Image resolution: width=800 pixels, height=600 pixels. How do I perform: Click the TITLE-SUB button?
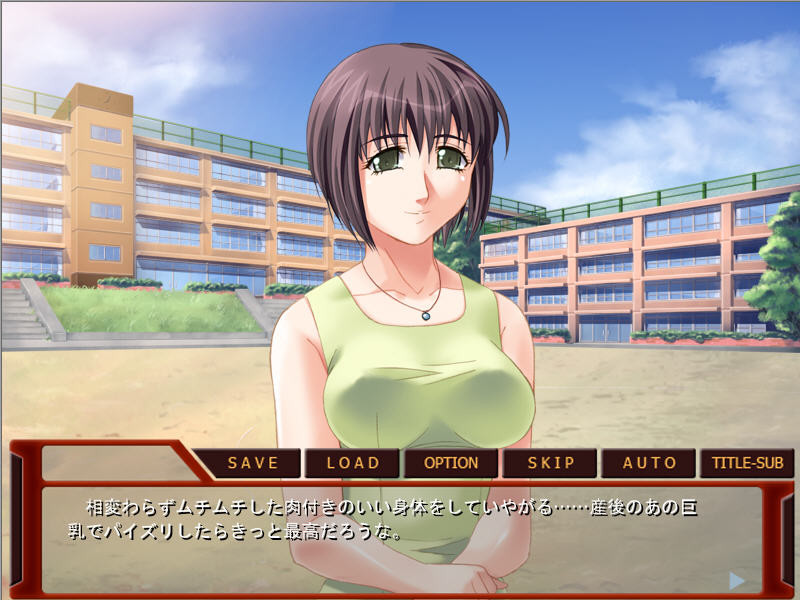coord(747,464)
